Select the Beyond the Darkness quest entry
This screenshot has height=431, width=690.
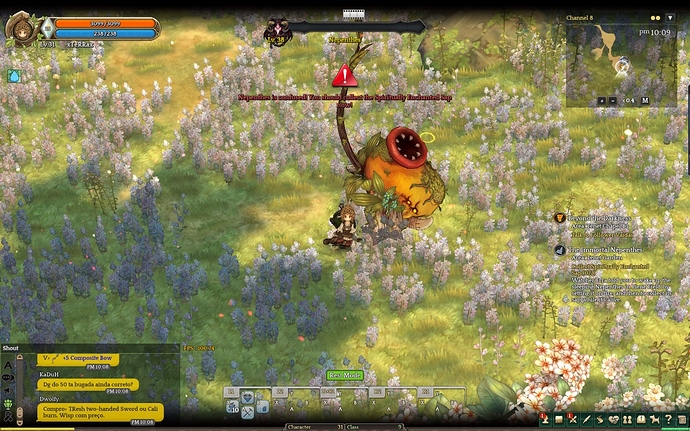tap(602, 218)
